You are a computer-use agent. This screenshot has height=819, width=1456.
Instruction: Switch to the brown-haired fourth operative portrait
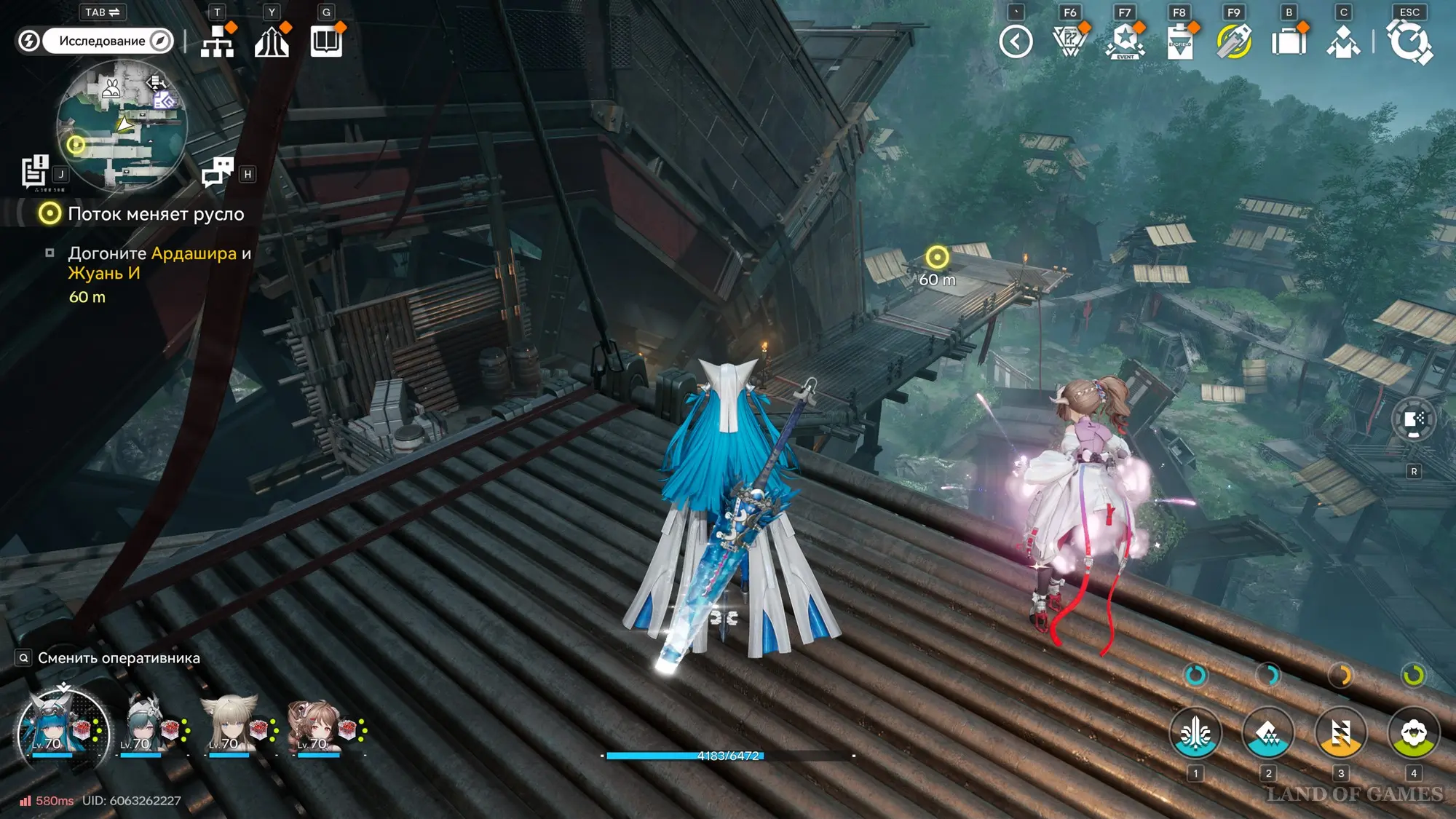(x=320, y=725)
